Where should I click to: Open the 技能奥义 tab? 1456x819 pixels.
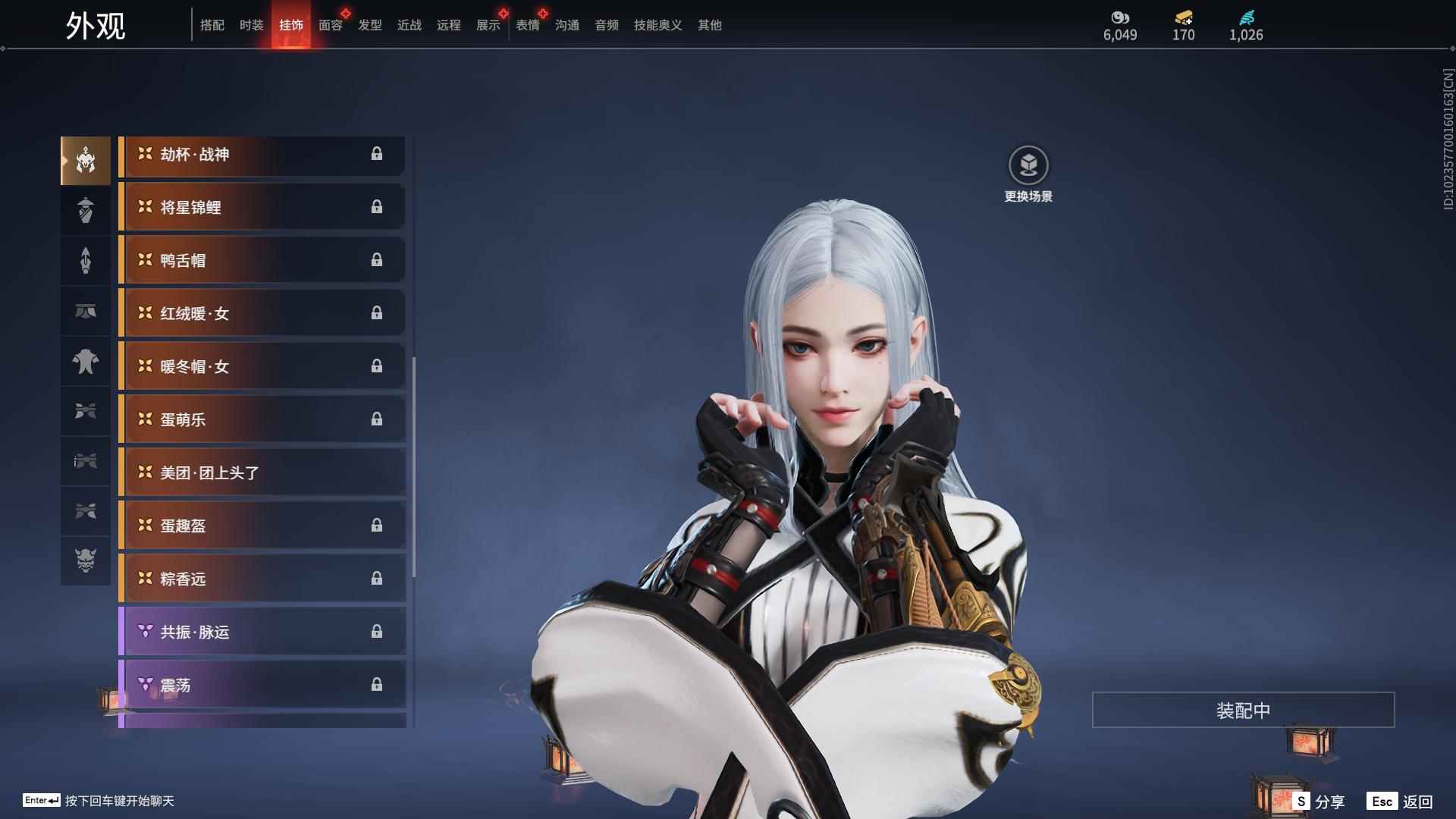coord(657,25)
